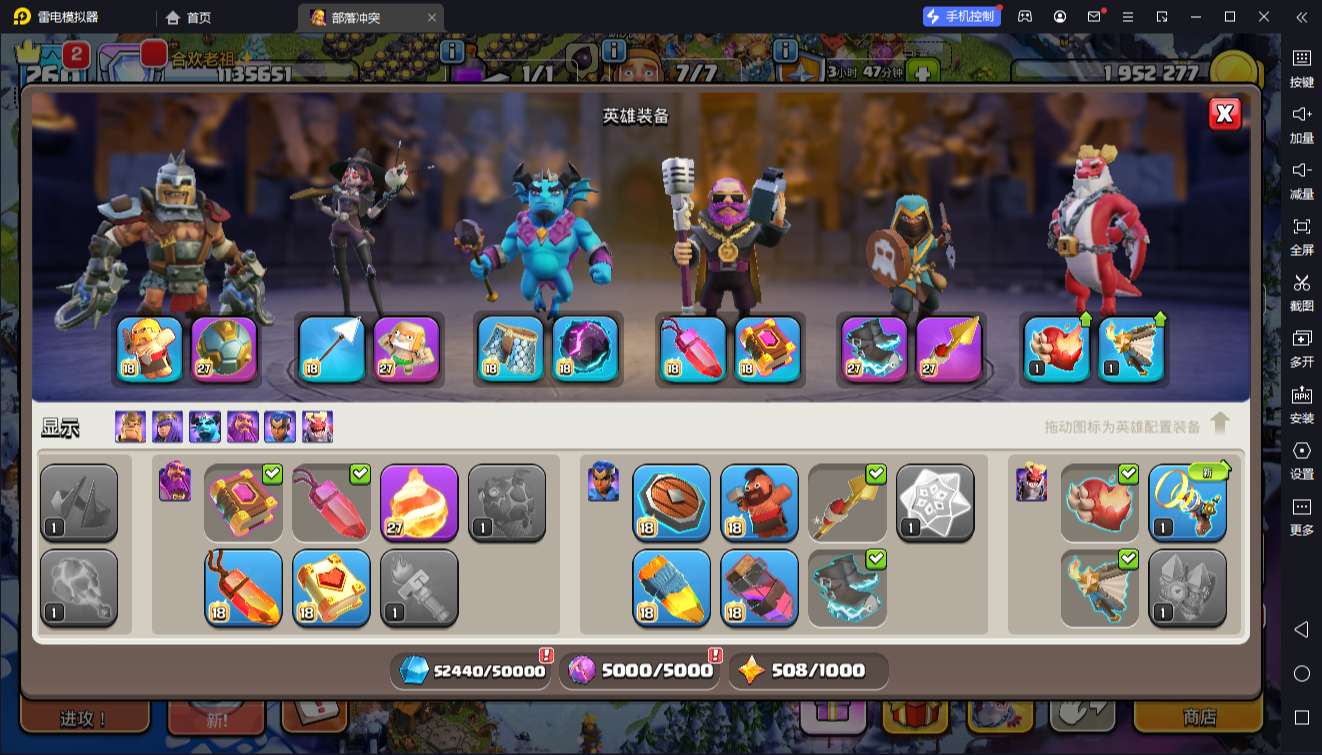Select the locked snowflake equipment slot
The image size is (1322, 755).
(x=935, y=502)
